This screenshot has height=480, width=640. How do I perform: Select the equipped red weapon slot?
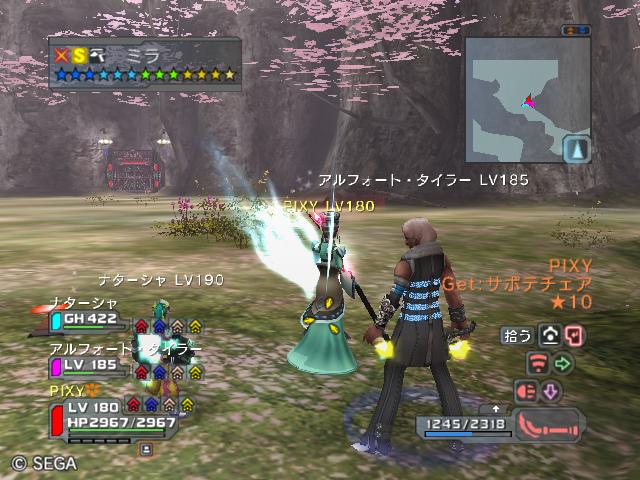(x=547, y=424)
